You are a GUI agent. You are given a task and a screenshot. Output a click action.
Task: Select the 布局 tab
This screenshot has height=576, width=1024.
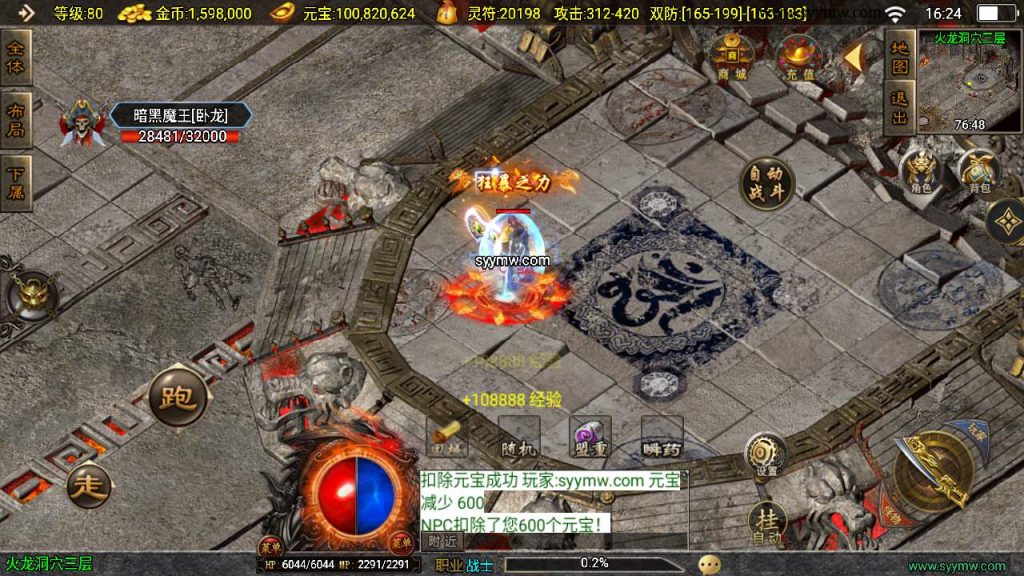click(16, 119)
